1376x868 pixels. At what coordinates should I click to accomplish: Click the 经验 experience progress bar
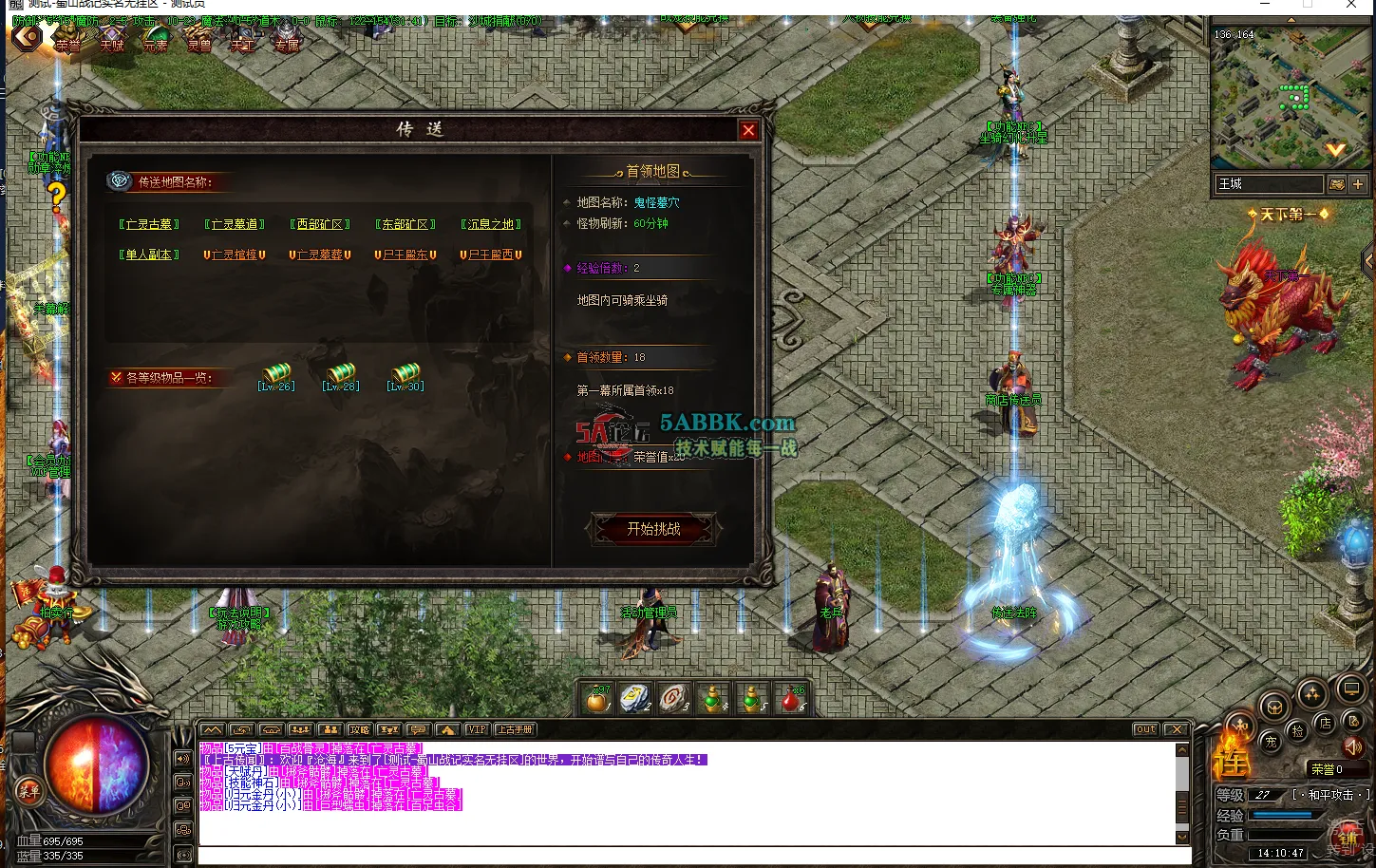(1284, 815)
